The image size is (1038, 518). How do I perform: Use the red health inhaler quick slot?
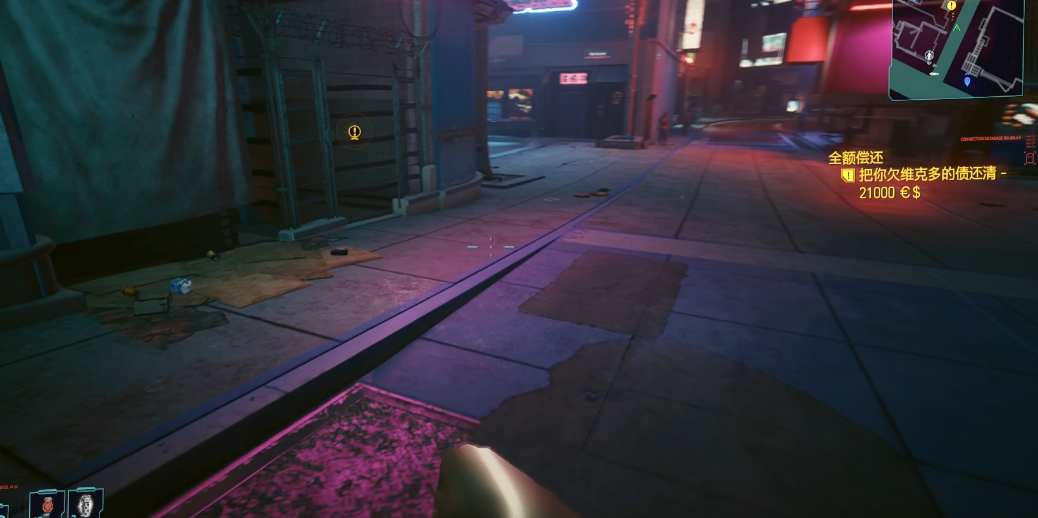point(46,504)
